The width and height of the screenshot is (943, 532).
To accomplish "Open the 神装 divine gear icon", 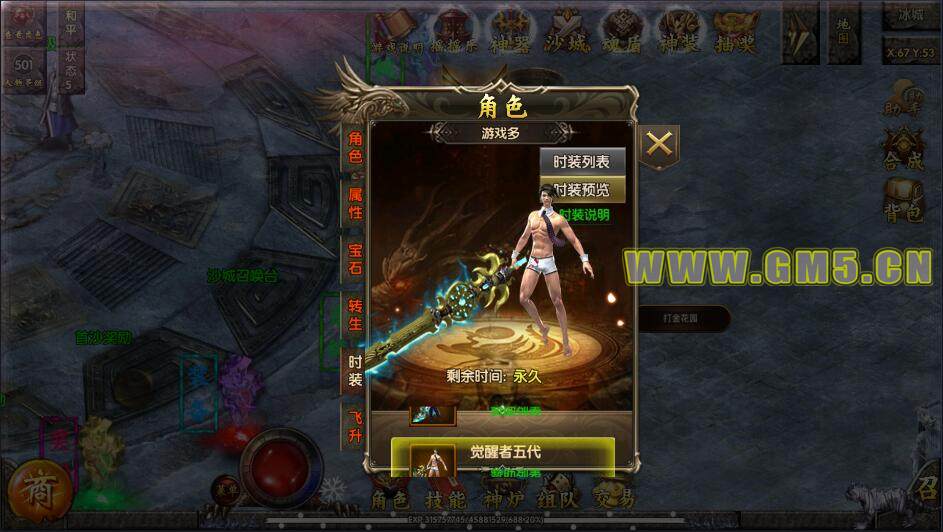I will pos(681,33).
